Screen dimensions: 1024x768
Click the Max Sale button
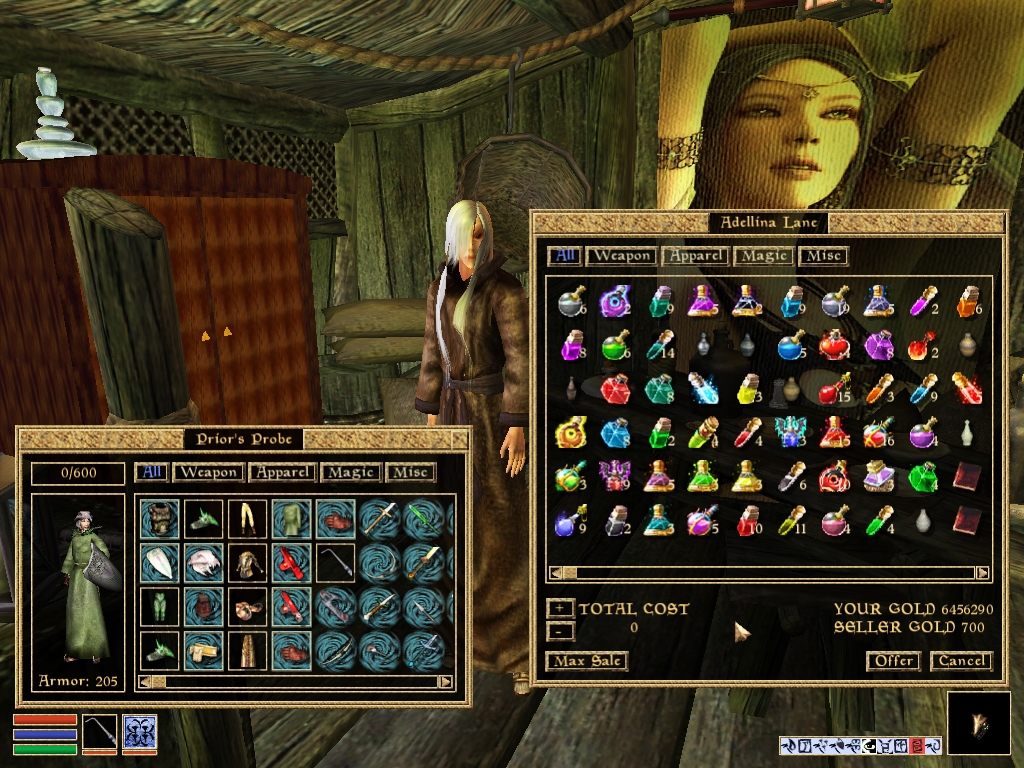(586, 661)
